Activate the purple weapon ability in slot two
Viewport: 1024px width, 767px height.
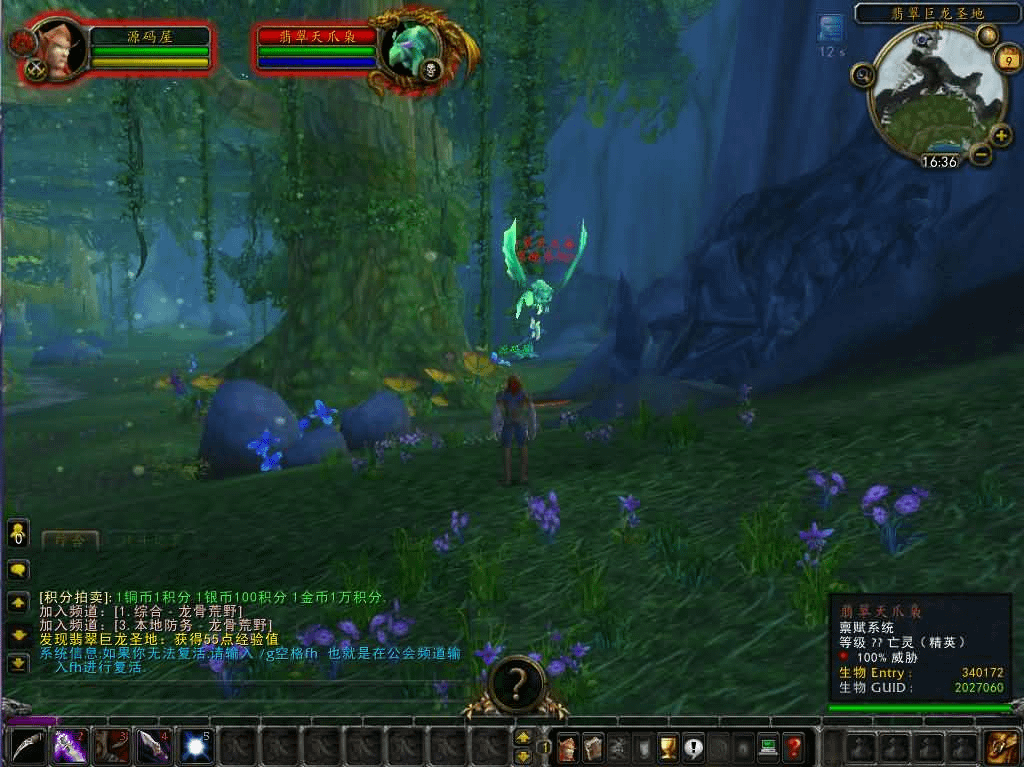[70, 747]
